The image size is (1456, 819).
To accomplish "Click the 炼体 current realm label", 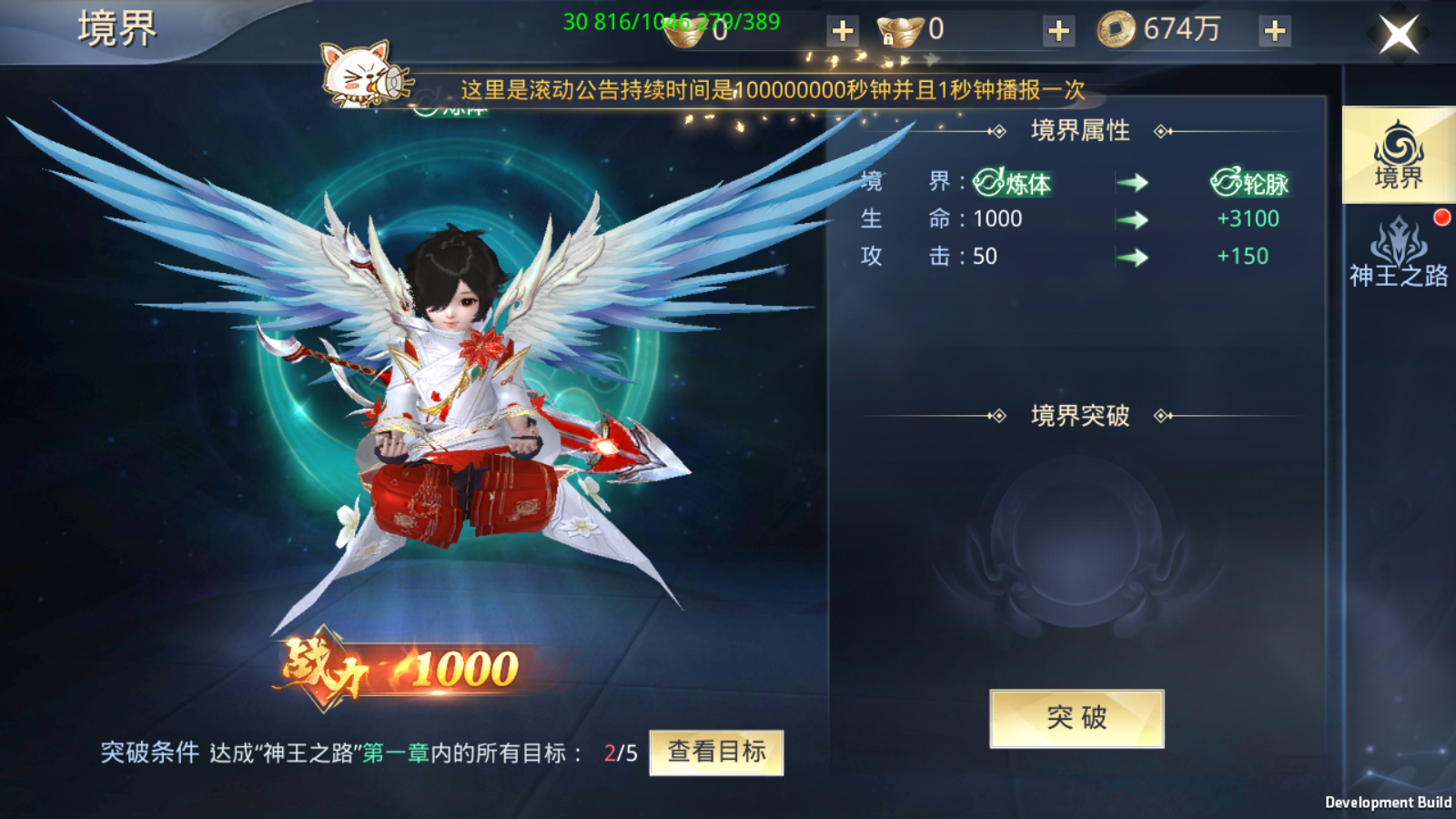I will click(1012, 183).
